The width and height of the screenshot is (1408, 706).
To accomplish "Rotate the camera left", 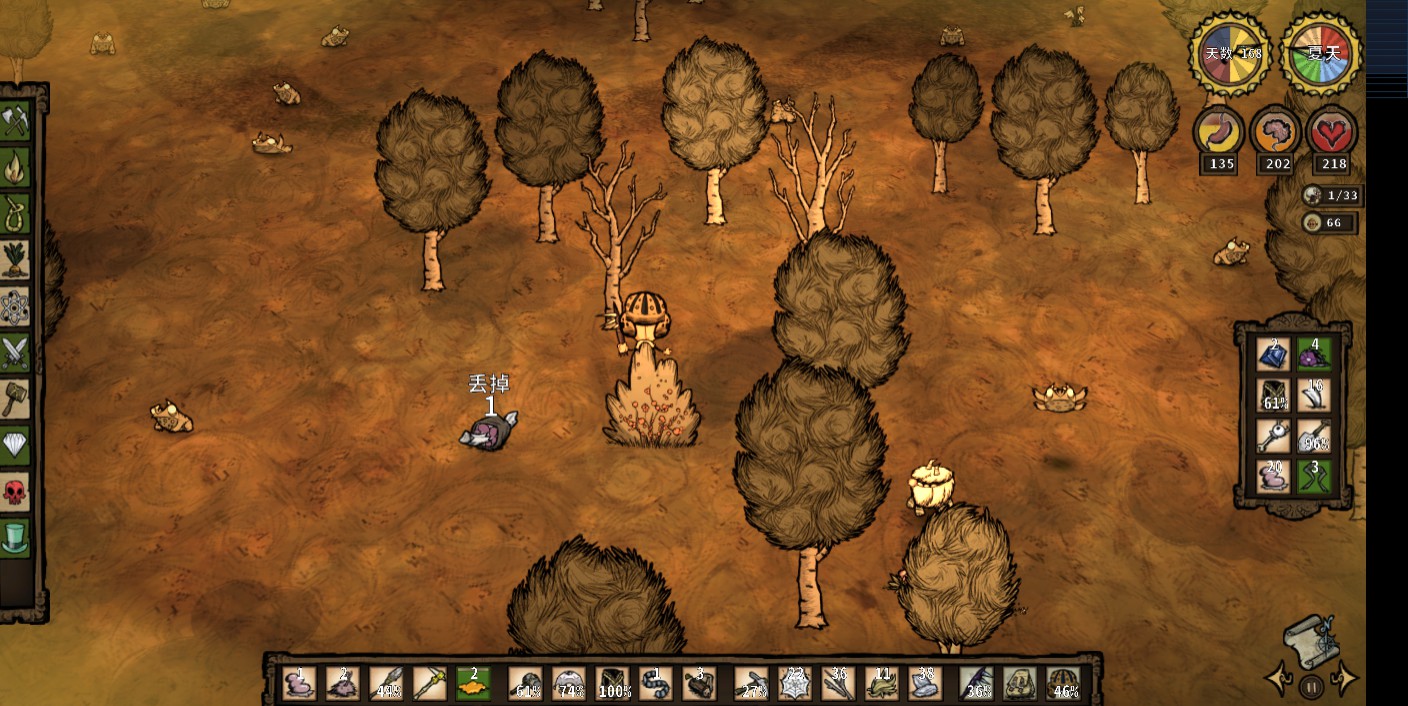I will [x=1278, y=679].
